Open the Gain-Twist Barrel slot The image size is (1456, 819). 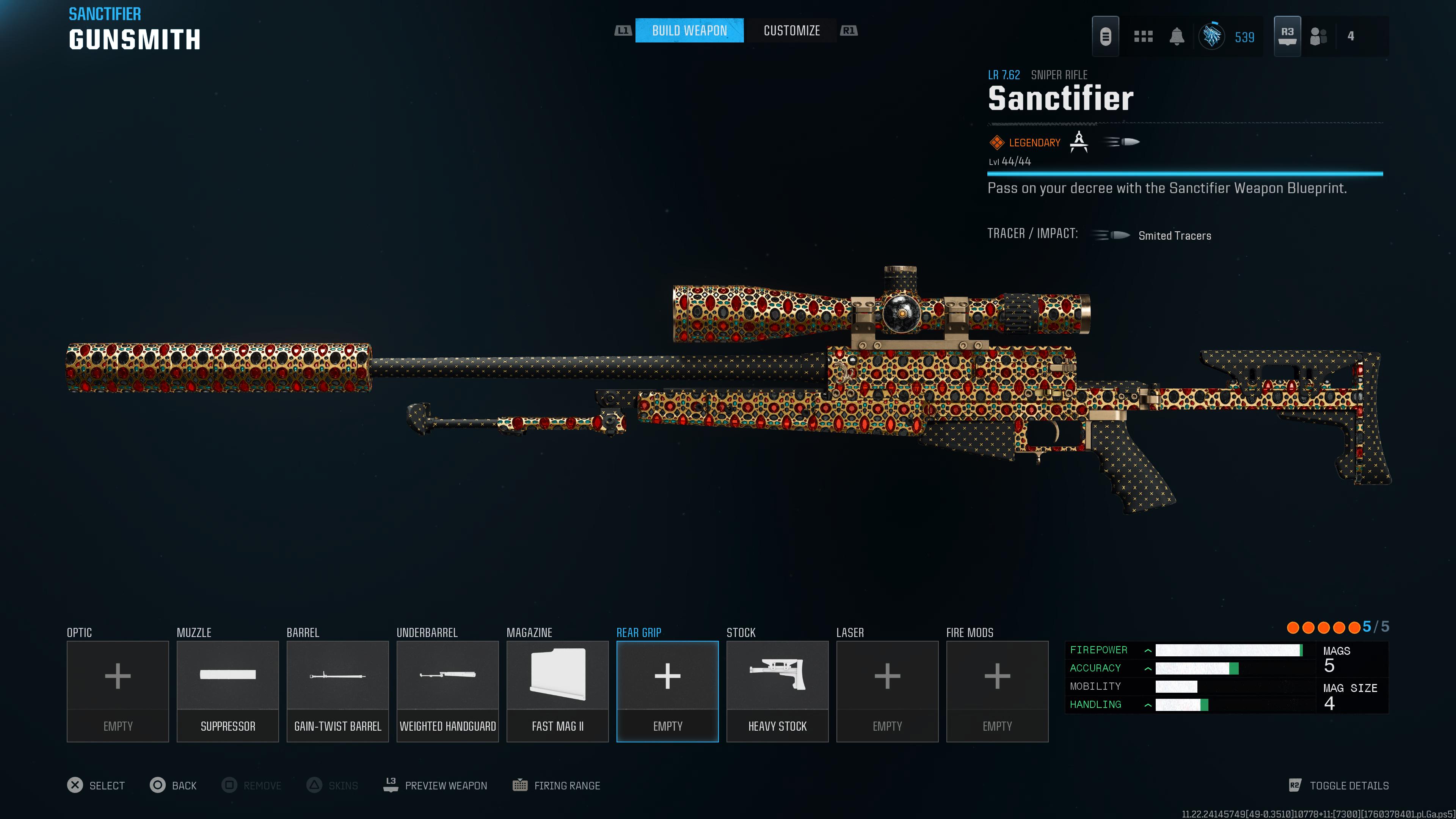[337, 691]
